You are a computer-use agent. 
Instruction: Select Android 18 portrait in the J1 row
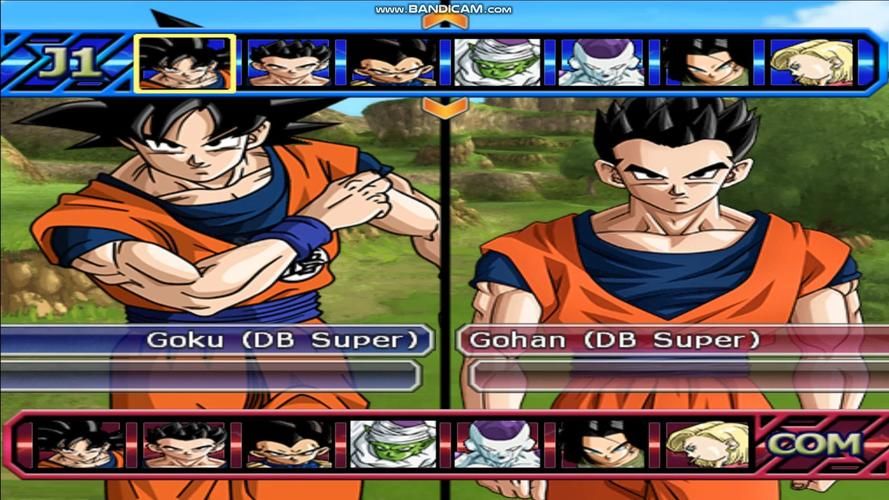[x=811, y=63]
